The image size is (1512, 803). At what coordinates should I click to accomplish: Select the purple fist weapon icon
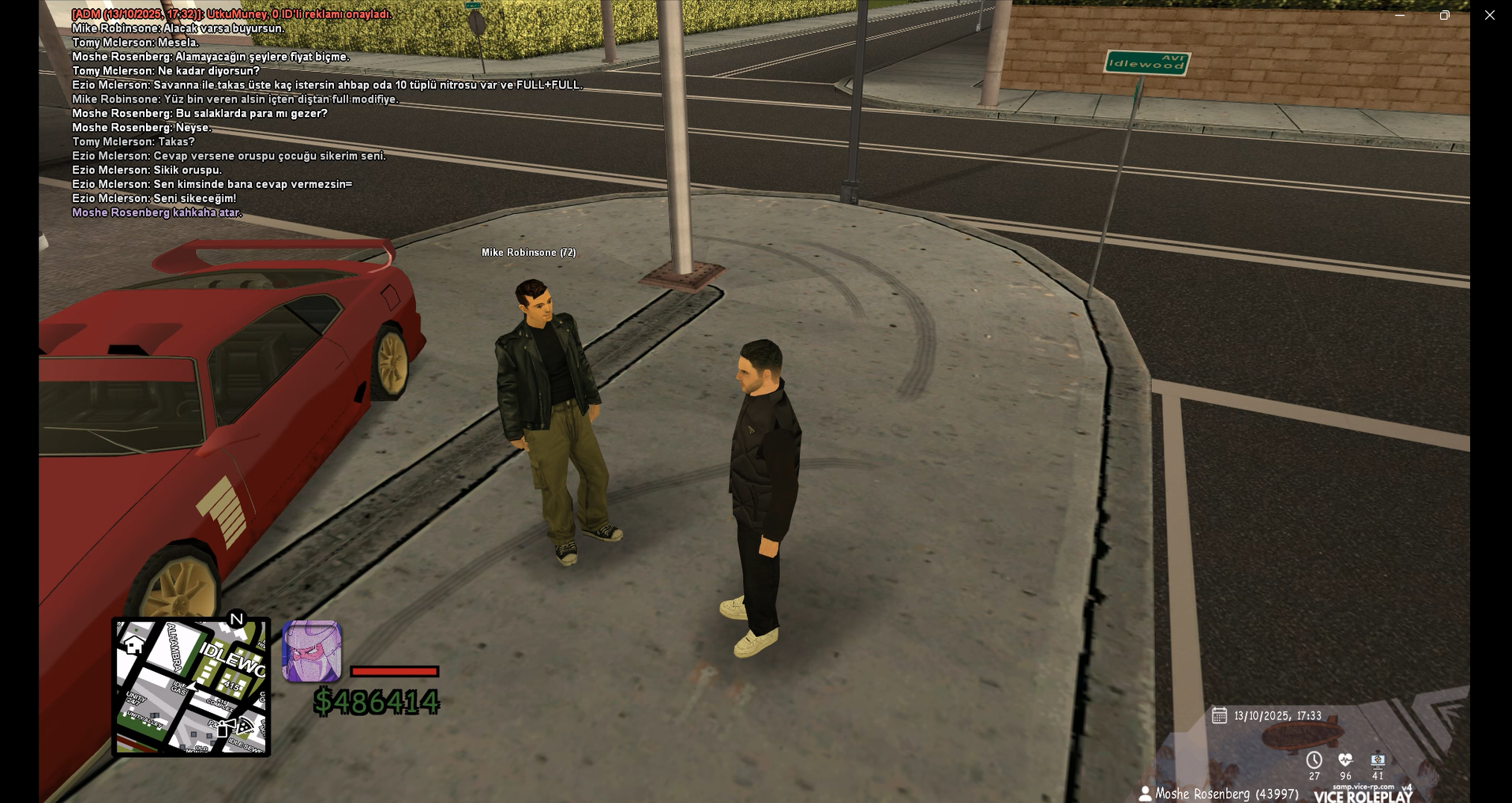(312, 651)
